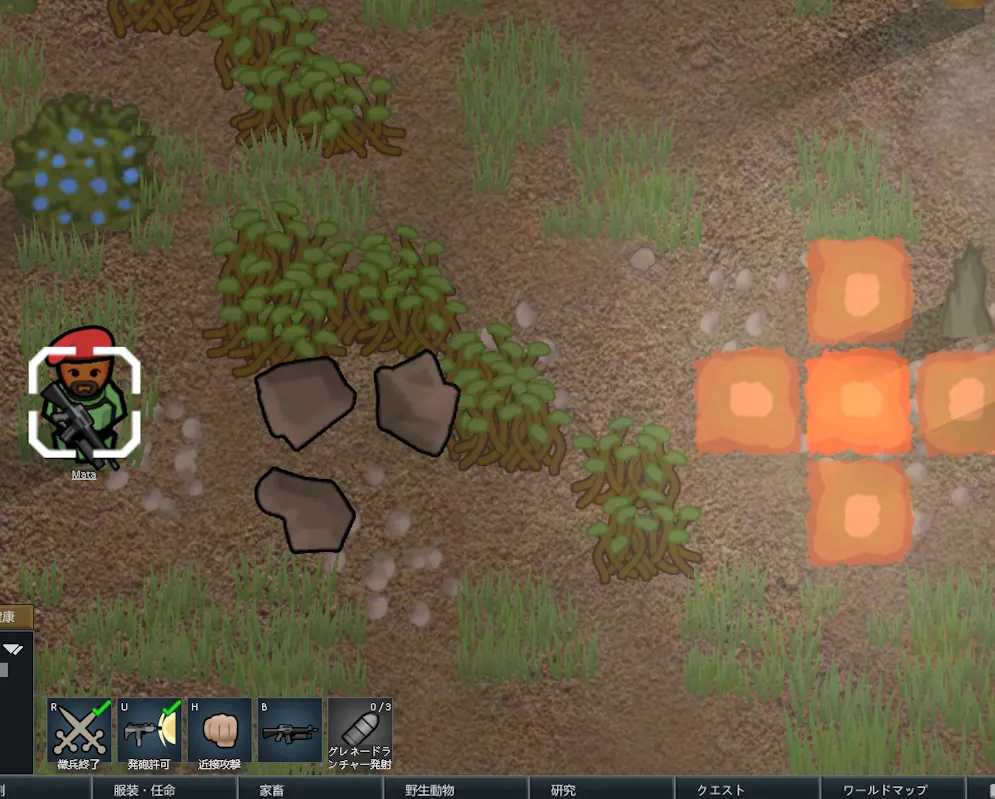
Task: Toggle the 徴兵終了 crossed swords draft button
Action: [x=79, y=731]
